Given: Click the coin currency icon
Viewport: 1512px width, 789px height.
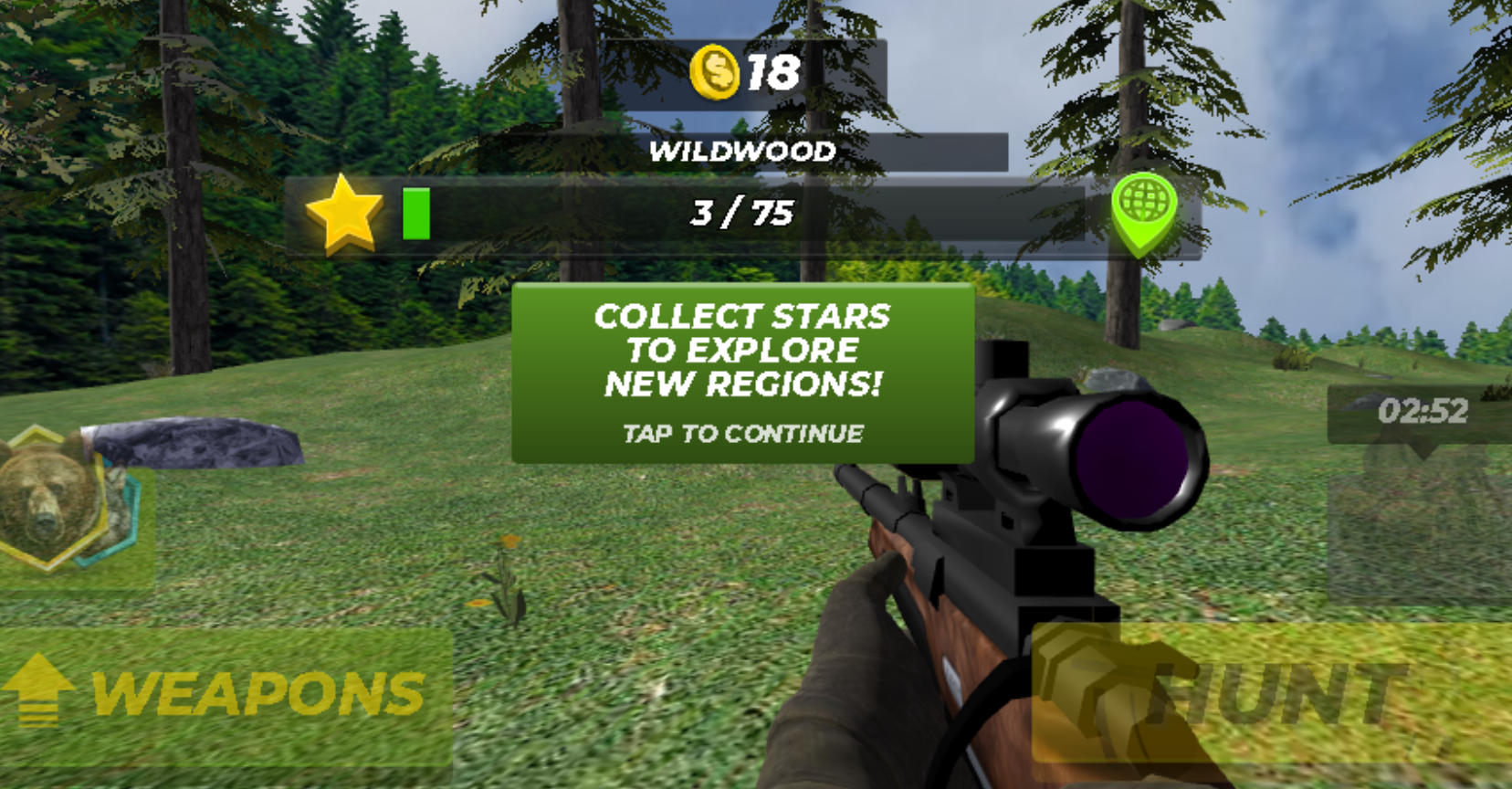Looking at the screenshot, I should 717,68.
